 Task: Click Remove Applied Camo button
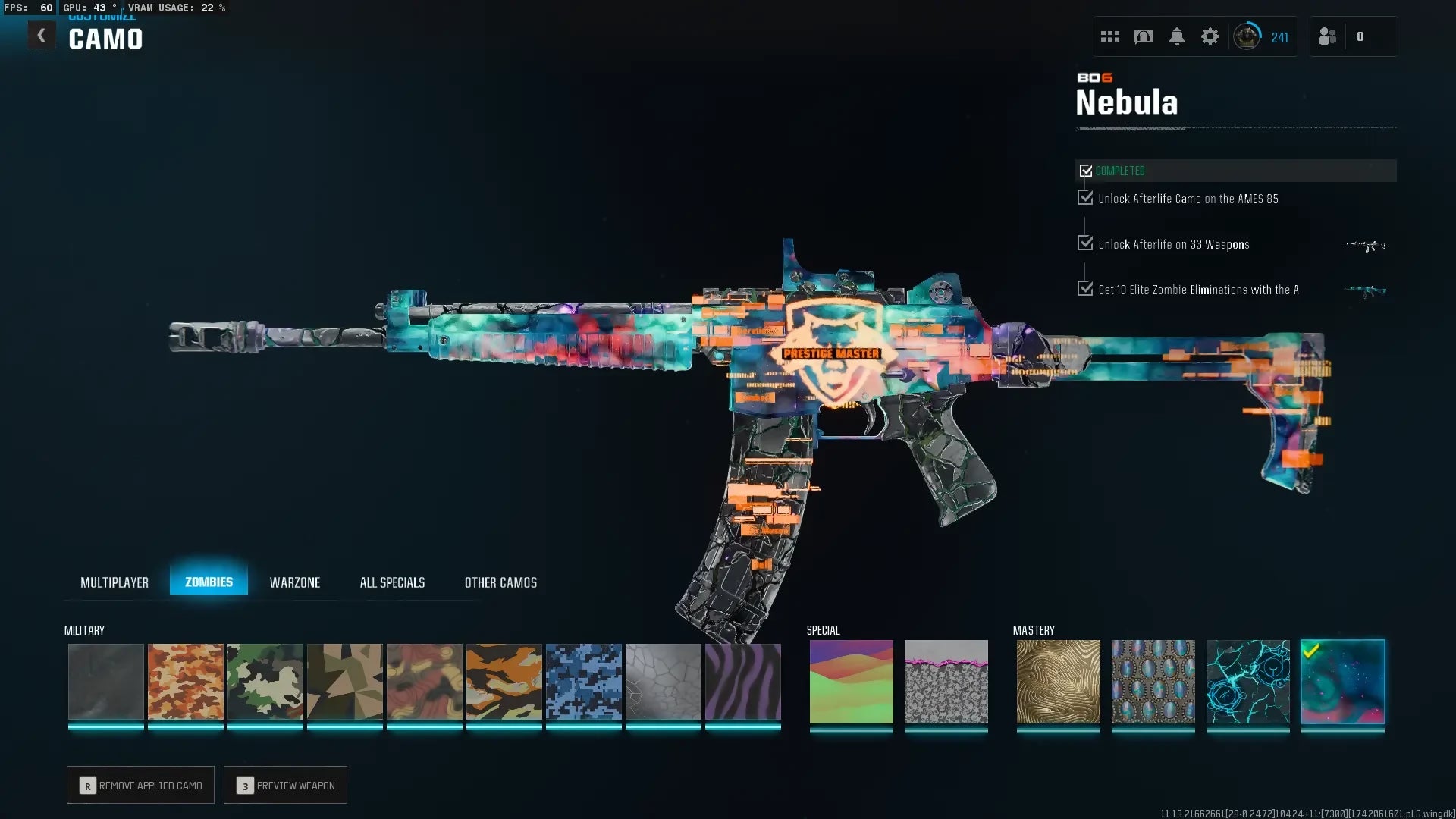[140, 785]
